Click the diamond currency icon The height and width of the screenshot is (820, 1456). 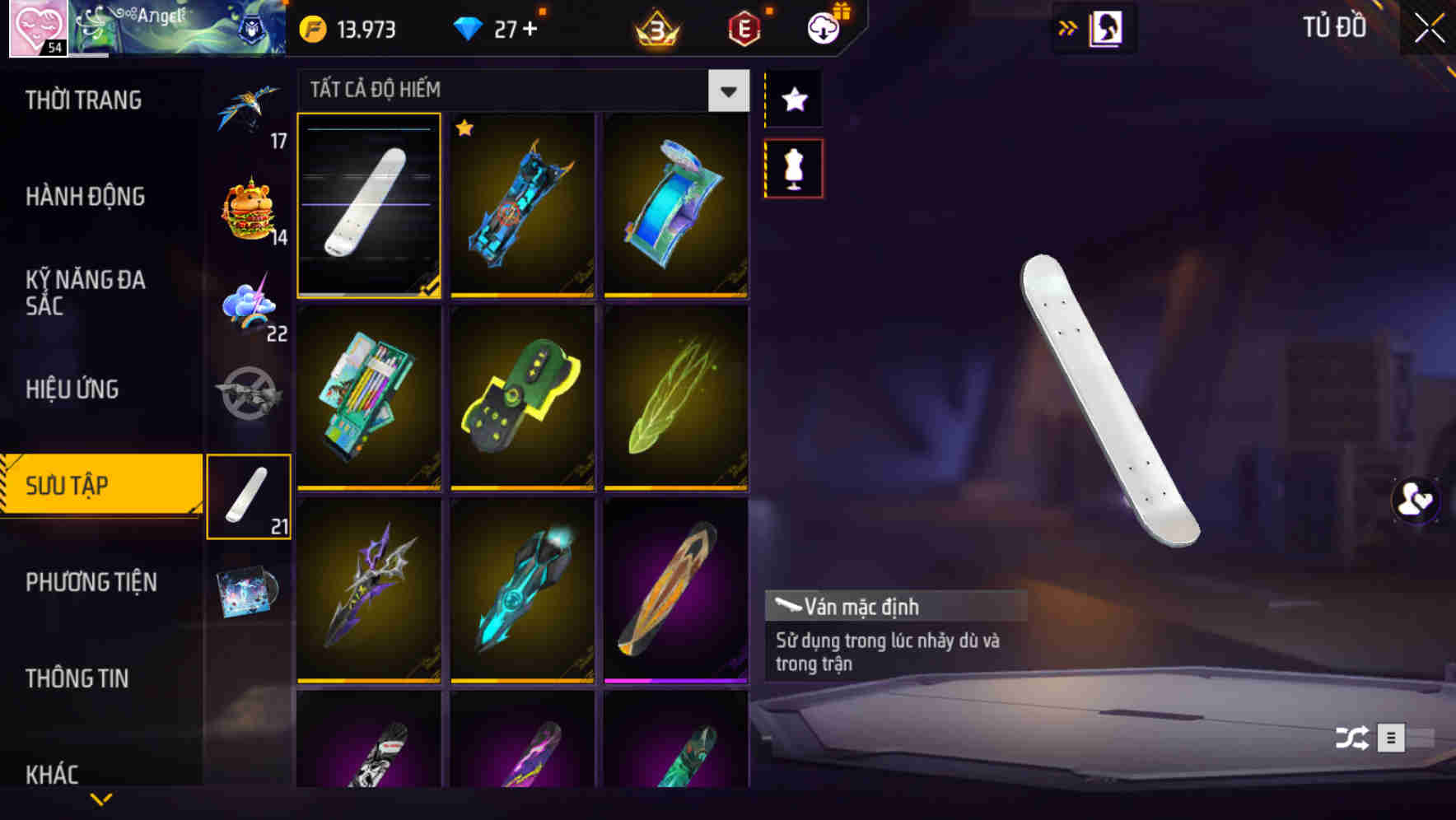click(x=469, y=28)
